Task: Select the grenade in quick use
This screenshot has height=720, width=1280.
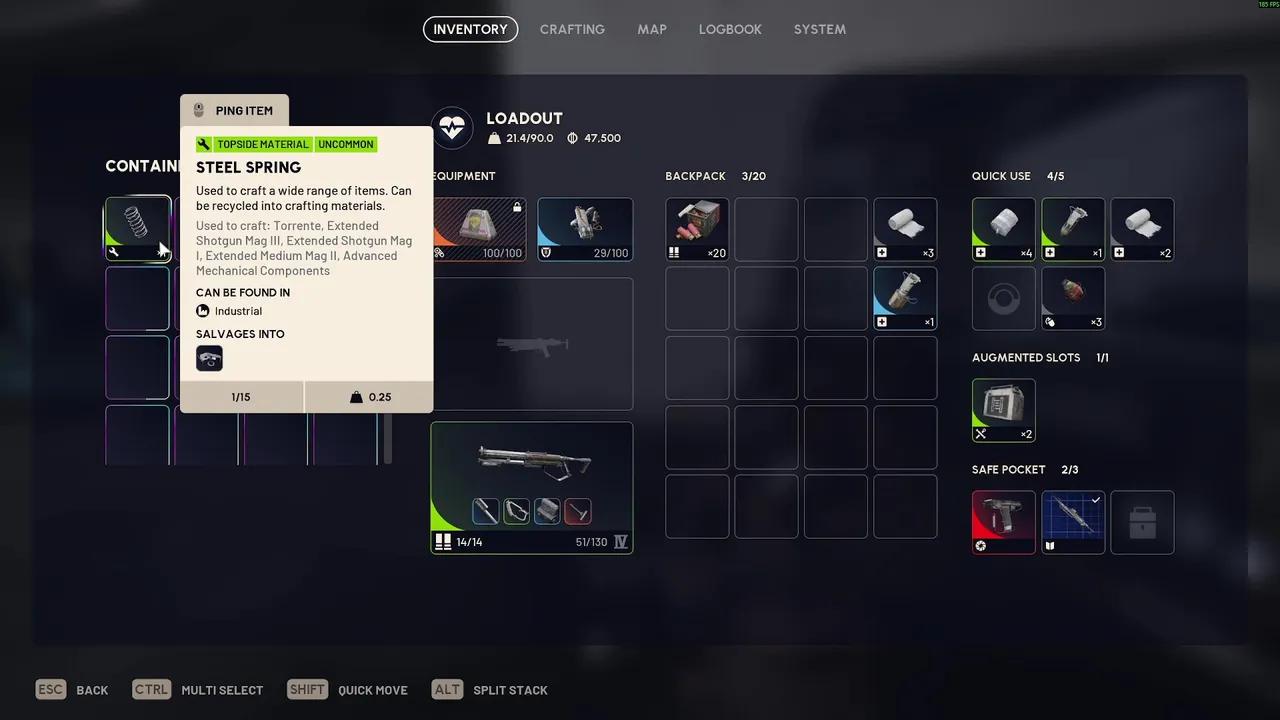Action: 1073,297
